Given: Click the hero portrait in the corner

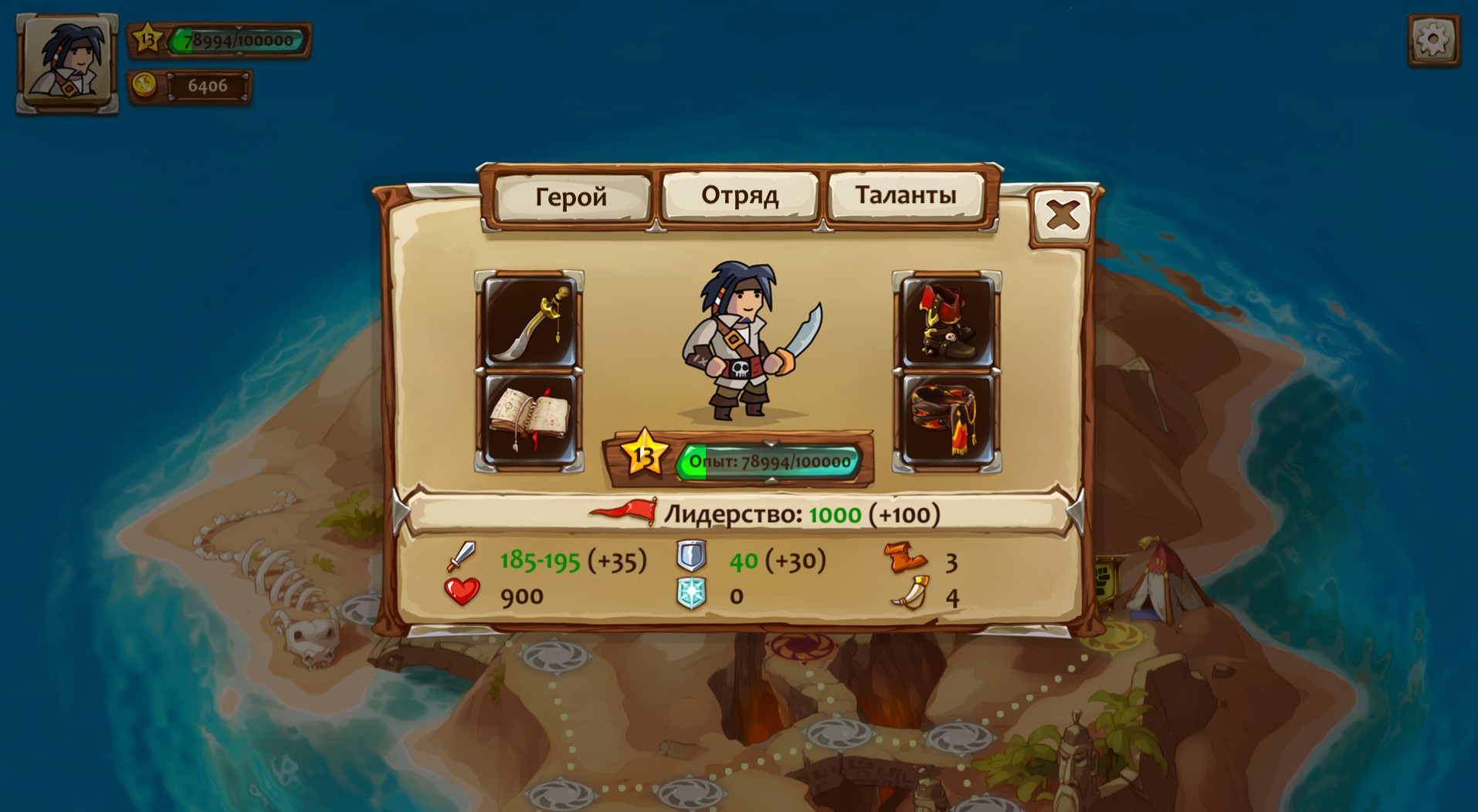Looking at the screenshot, I should point(68,63).
